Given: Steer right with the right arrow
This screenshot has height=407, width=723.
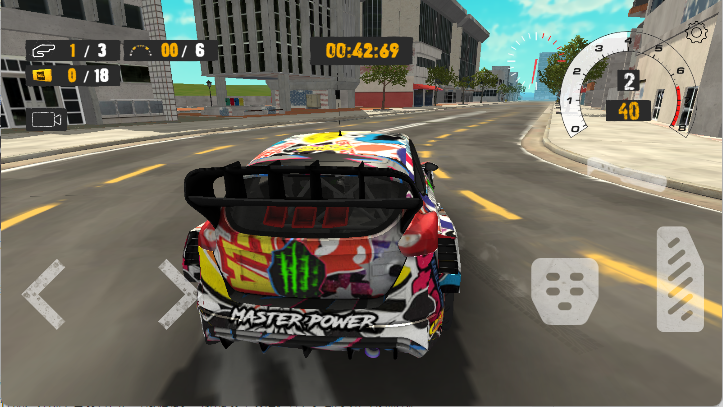Looking at the screenshot, I should coord(178,293).
